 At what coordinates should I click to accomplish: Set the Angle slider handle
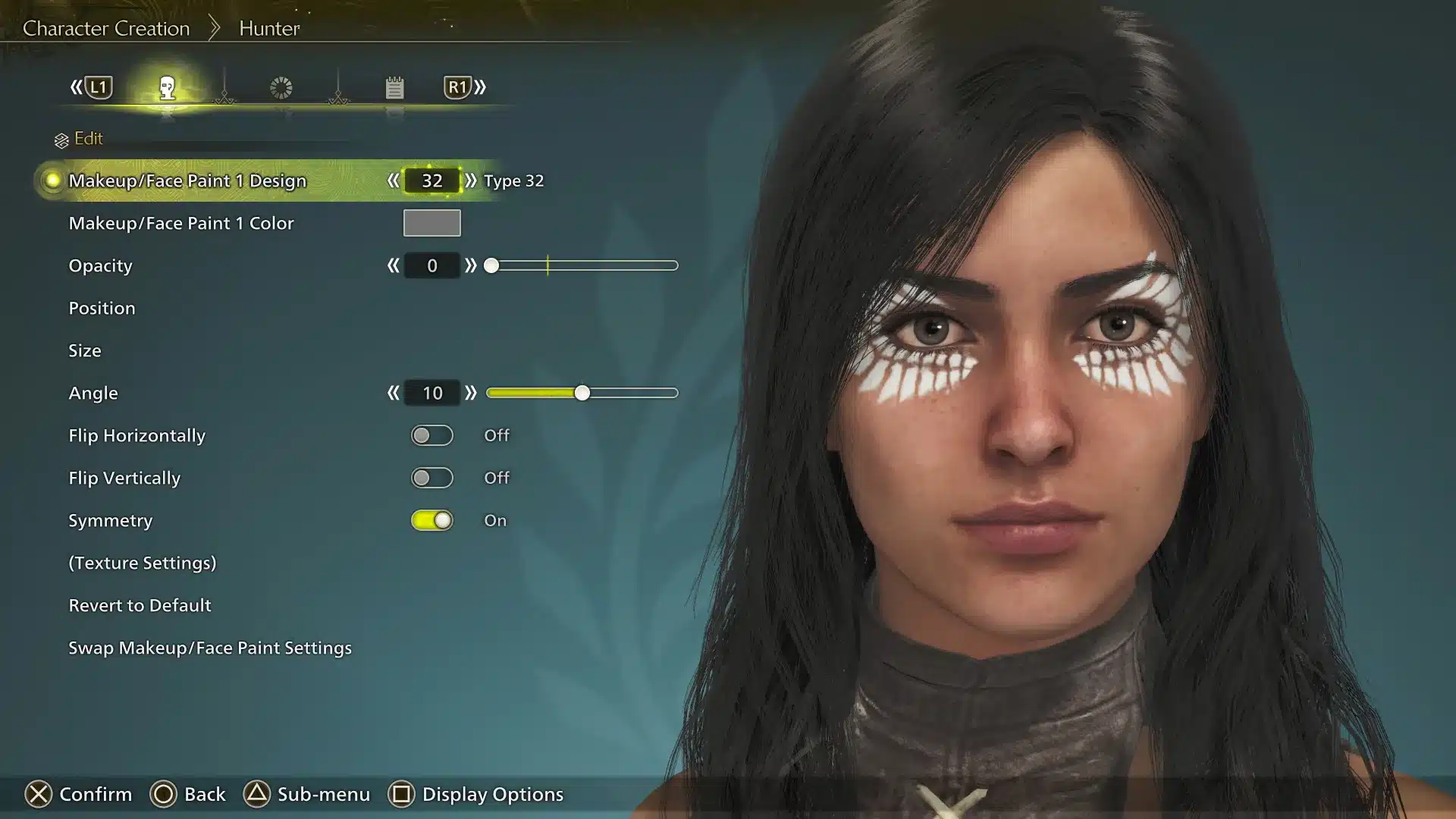582,393
